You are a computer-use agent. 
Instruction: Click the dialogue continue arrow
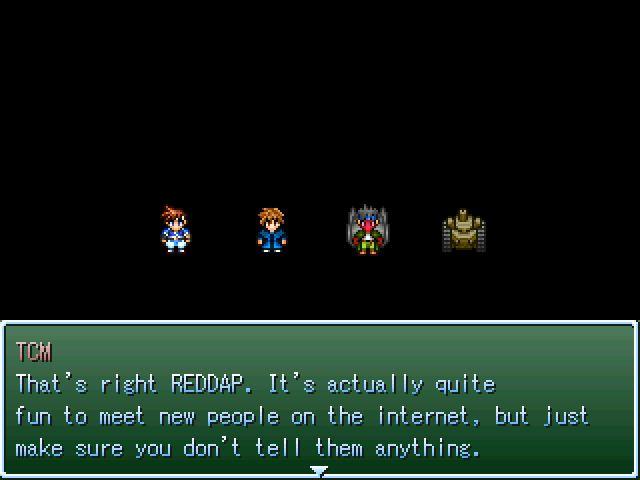pyautogui.click(x=319, y=470)
